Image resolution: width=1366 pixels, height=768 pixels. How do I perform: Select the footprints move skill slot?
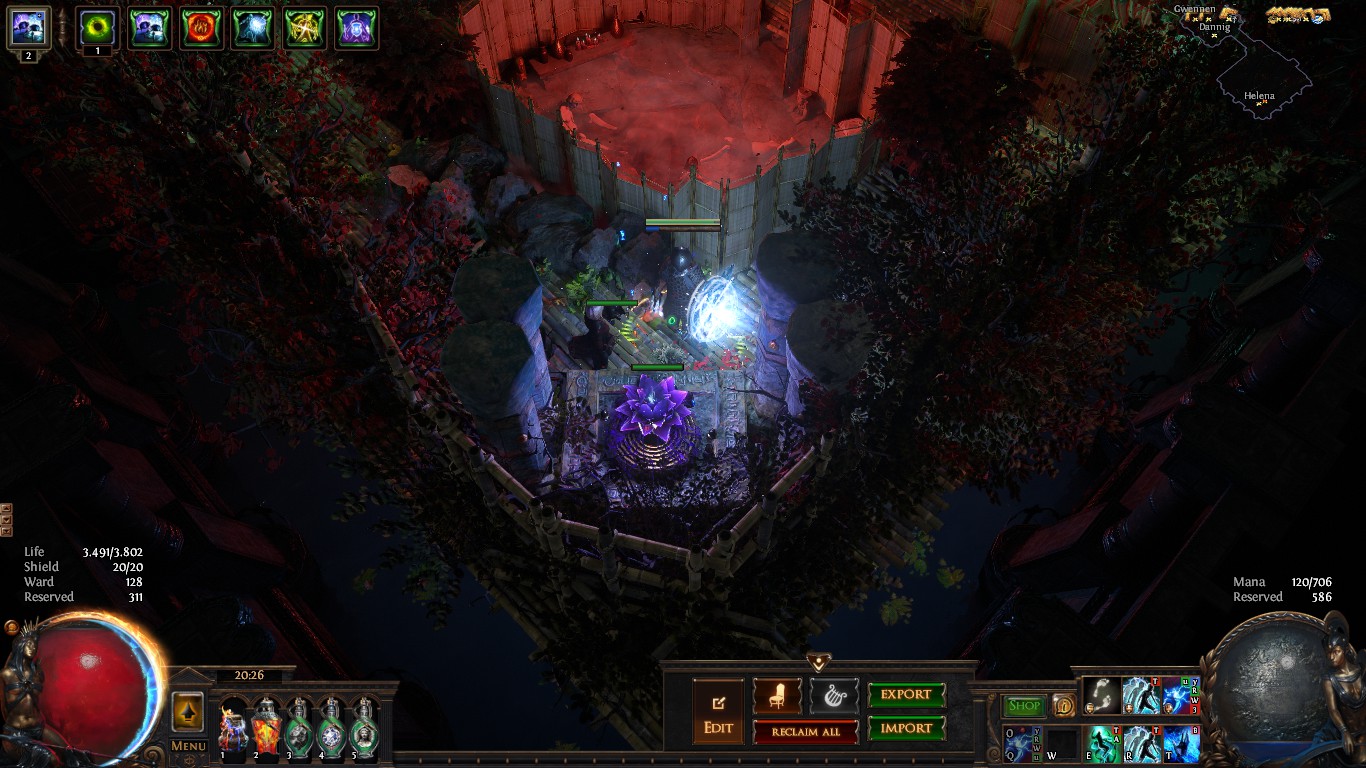point(1101,695)
